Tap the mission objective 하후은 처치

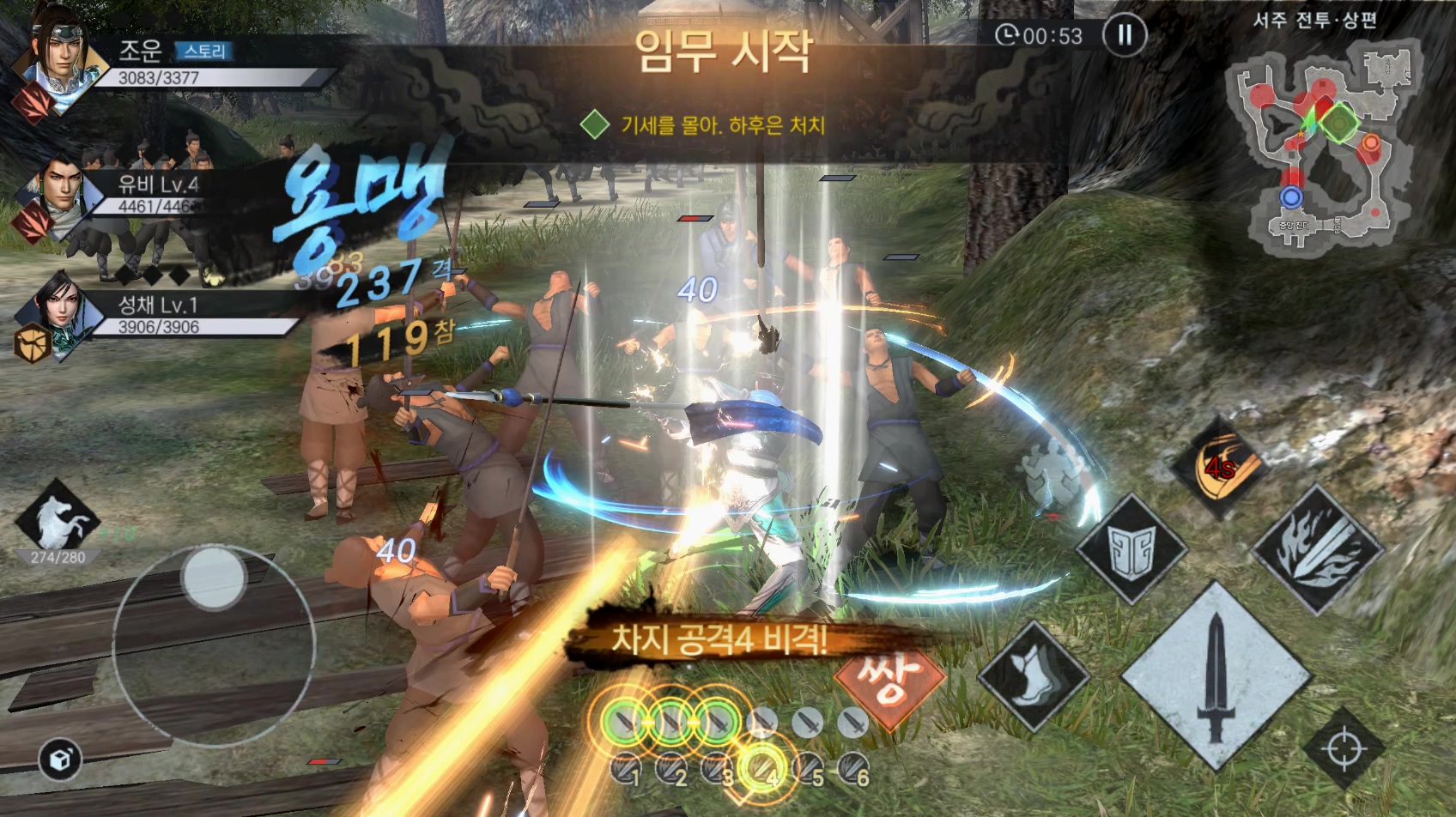click(719, 125)
